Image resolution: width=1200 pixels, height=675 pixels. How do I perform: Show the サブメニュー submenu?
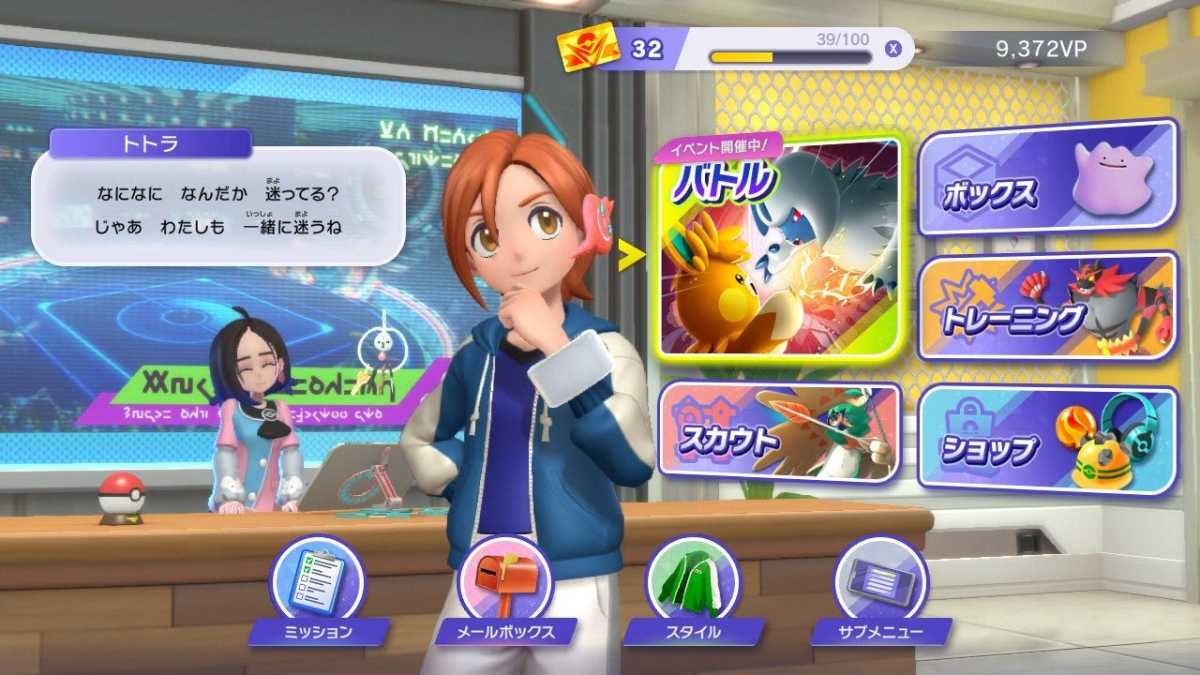point(881,581)
